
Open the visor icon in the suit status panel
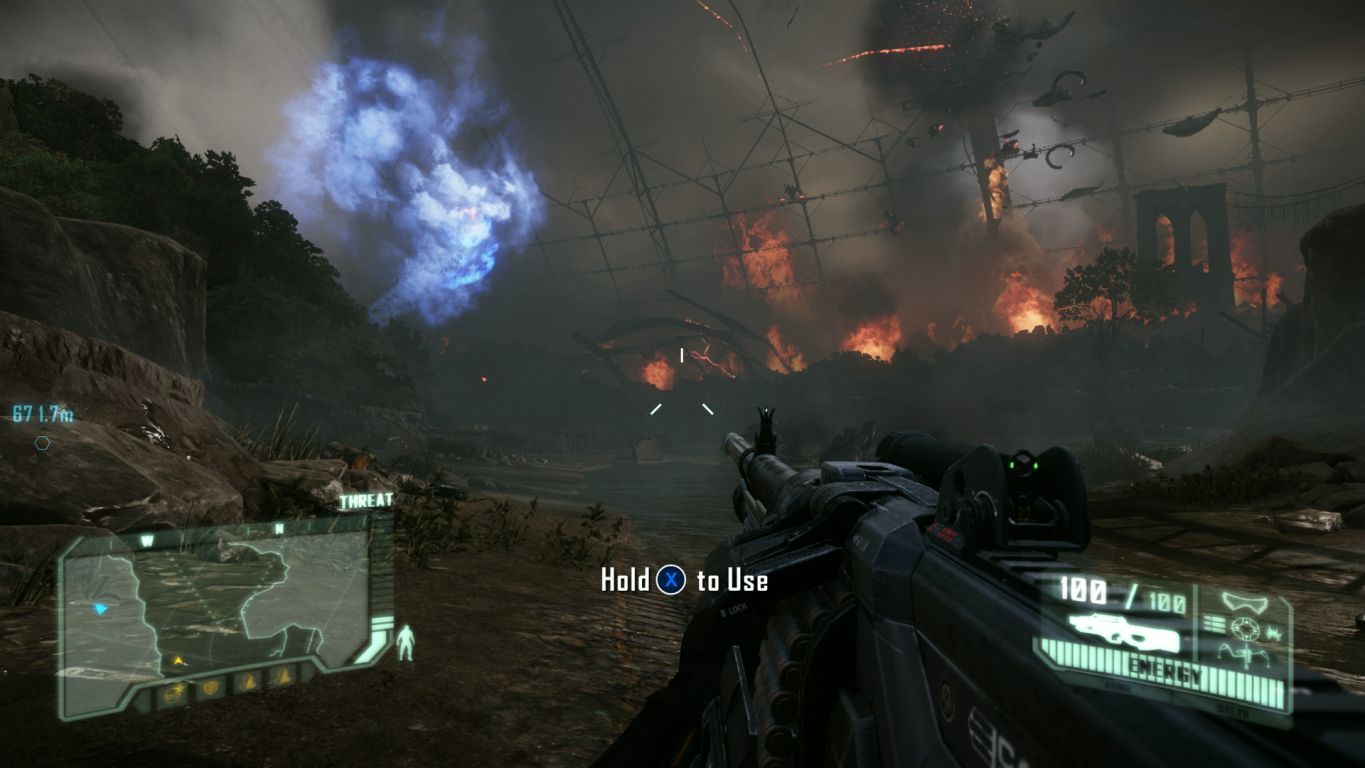pyautogui.click(x=1245, y=601)
